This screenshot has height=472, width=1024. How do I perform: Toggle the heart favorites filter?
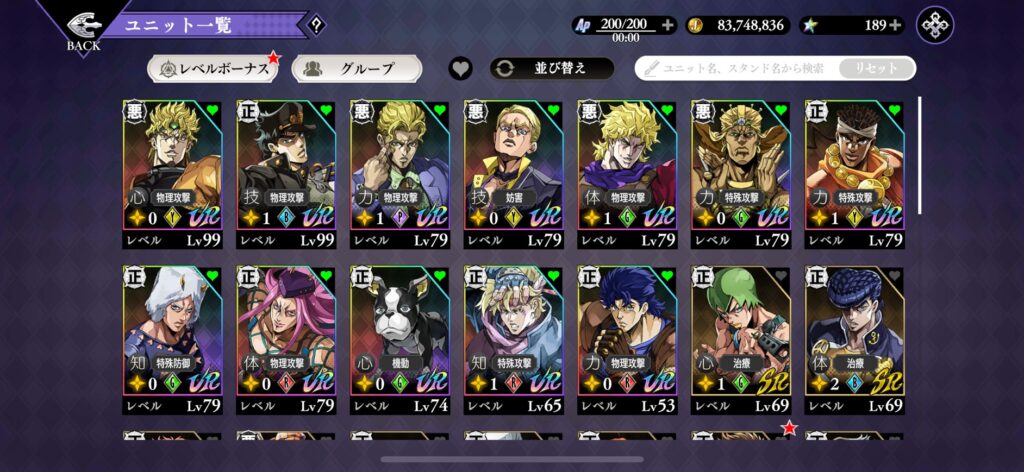click(x=460, y=69)
